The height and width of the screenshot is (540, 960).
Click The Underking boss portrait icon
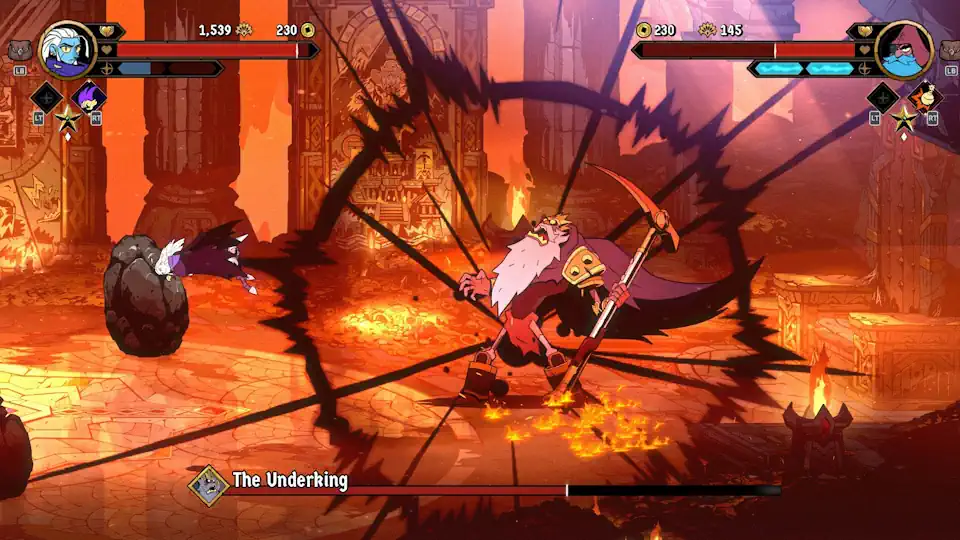click(209, 486)
